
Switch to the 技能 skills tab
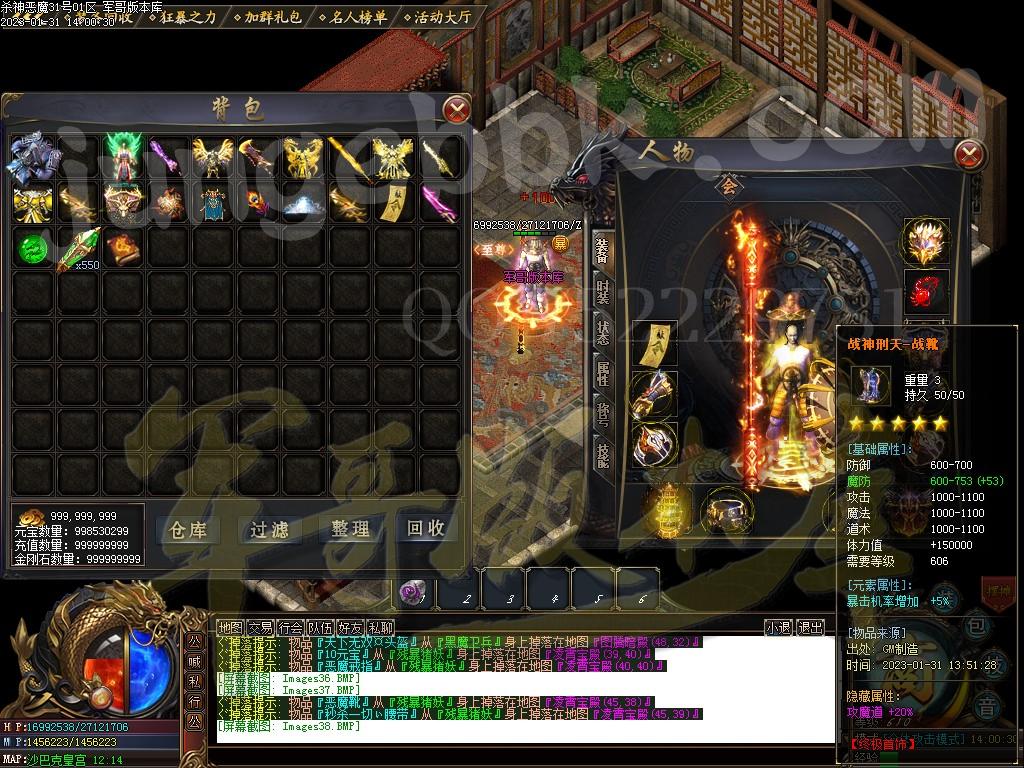pyautogui.click(x=602, y=456)
